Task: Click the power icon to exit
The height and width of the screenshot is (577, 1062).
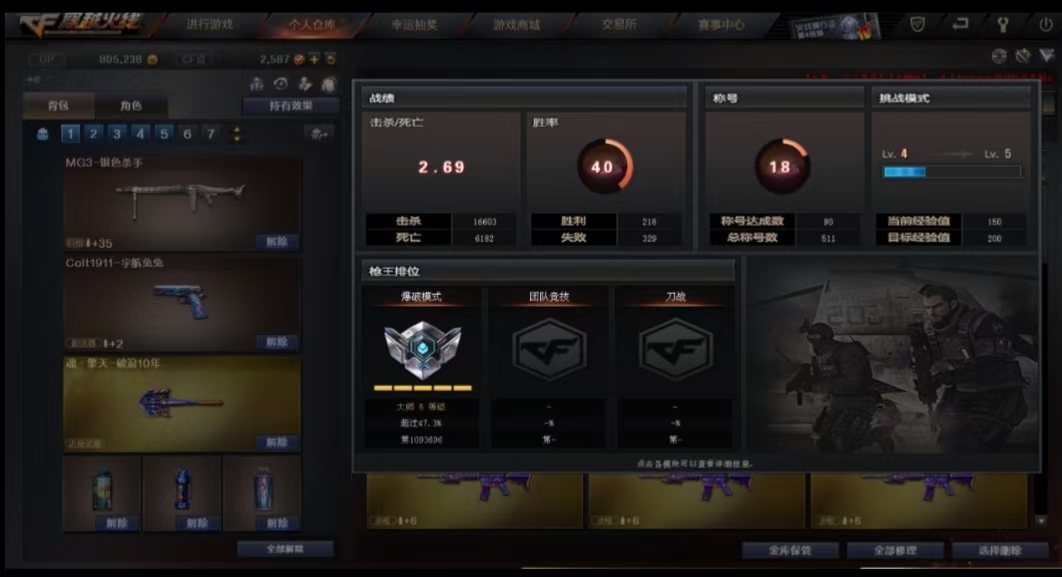Action: click(1046, 24)
